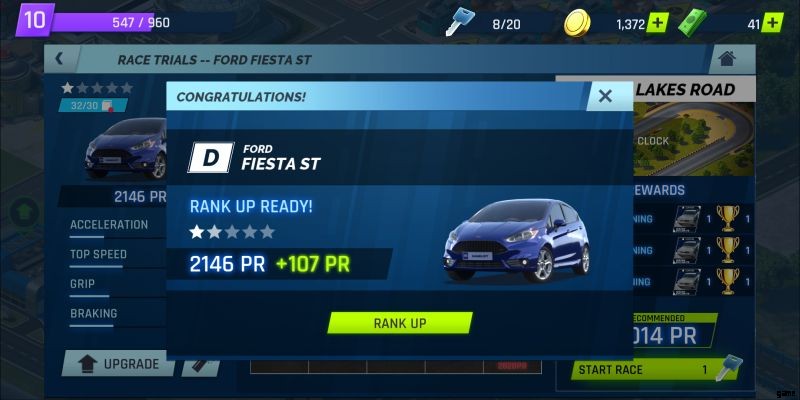Close the Congratulations popup

[604, 96]
